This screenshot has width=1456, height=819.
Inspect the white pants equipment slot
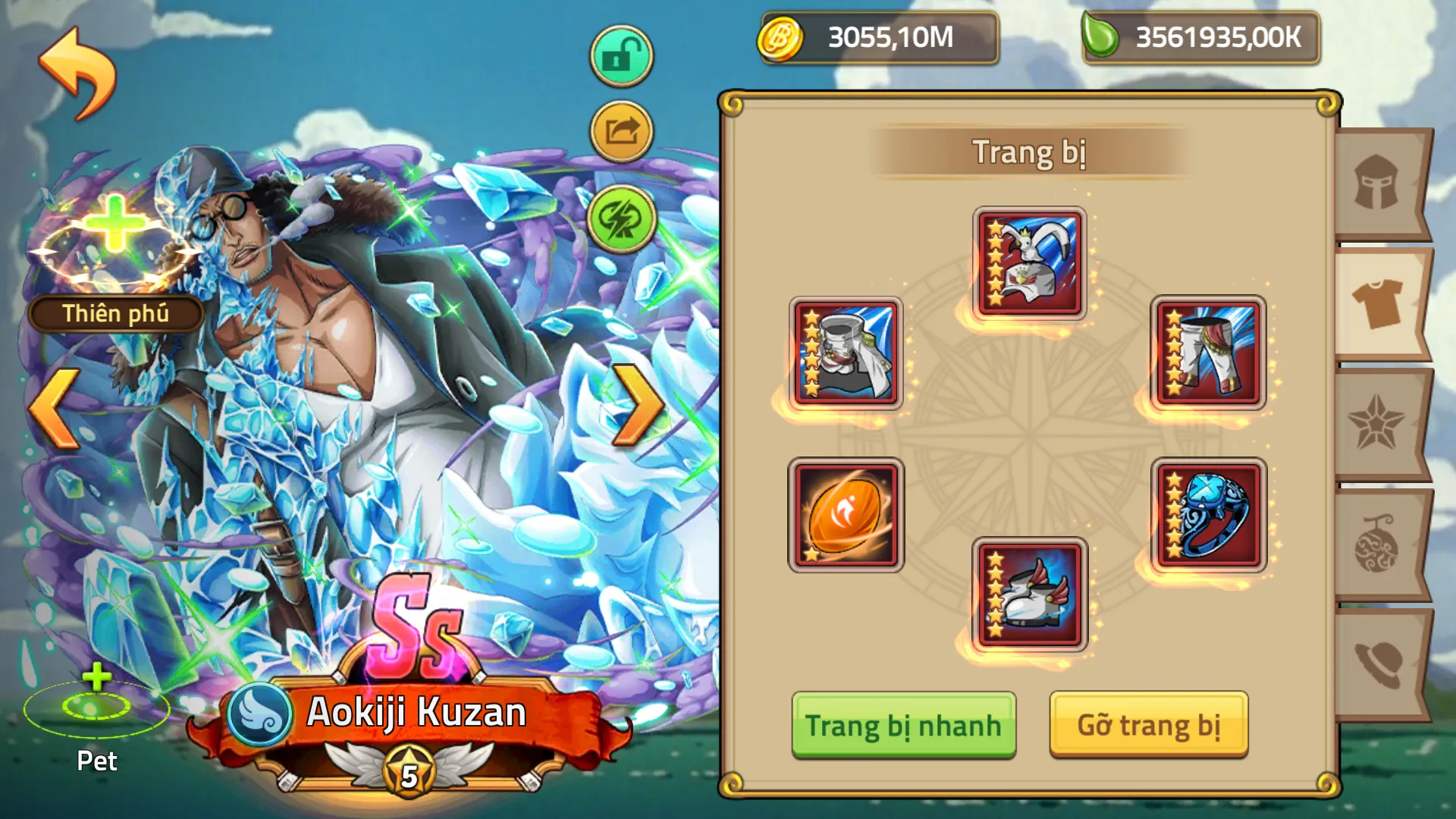[1213, 356]
